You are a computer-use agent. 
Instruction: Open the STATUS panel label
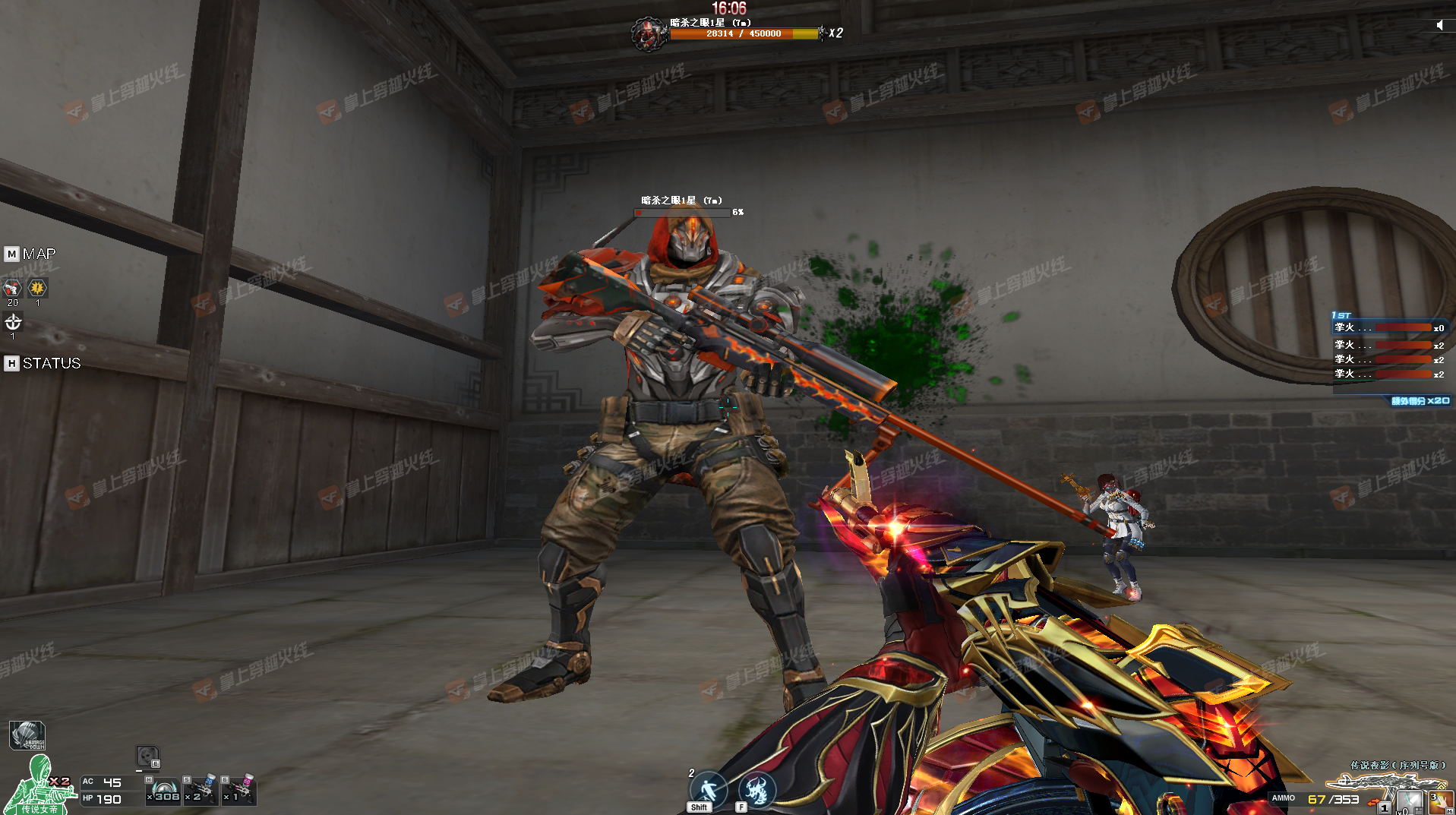click(x=50, y=363)
